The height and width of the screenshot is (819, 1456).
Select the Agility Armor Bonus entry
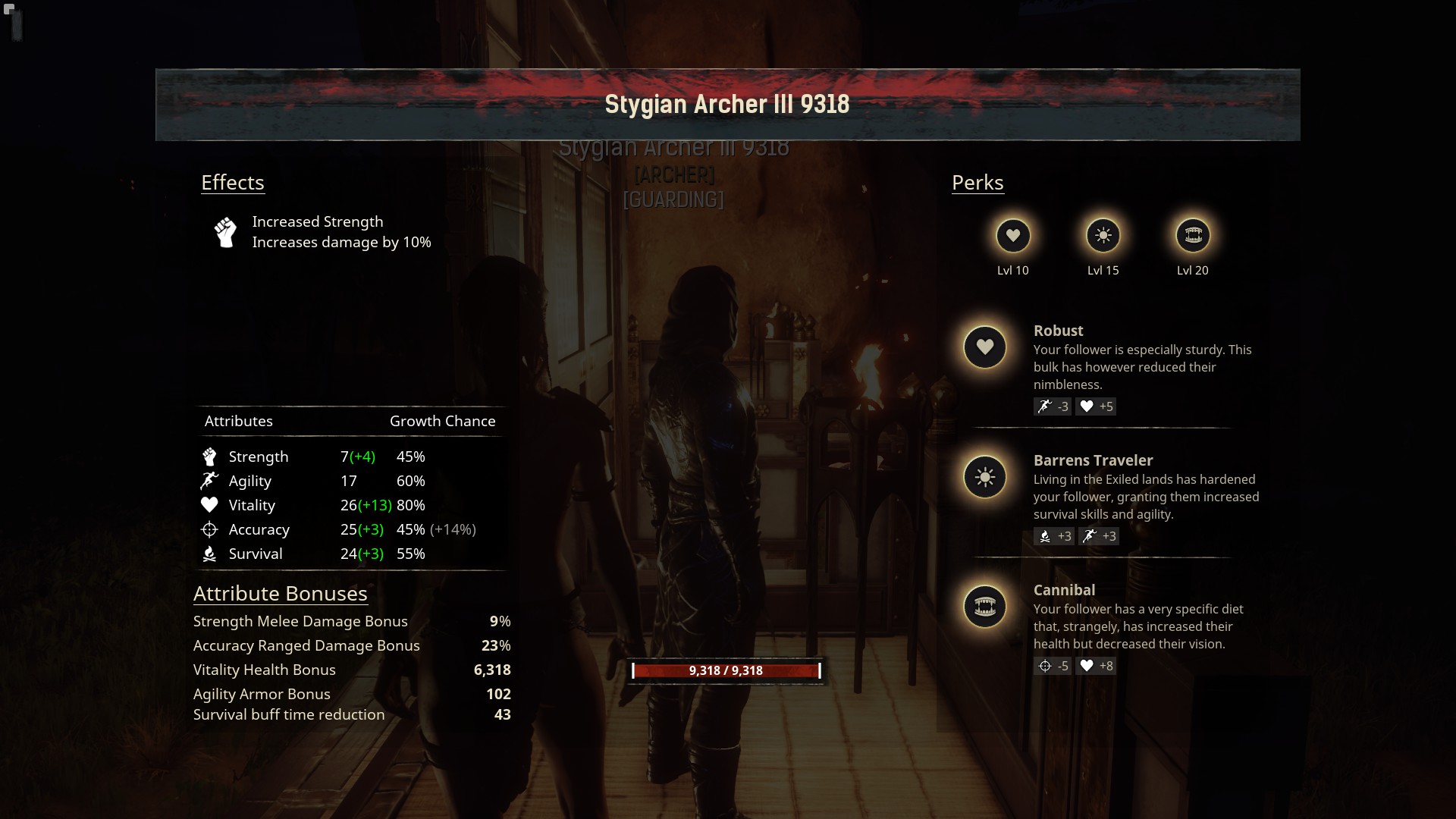point(351,694)
